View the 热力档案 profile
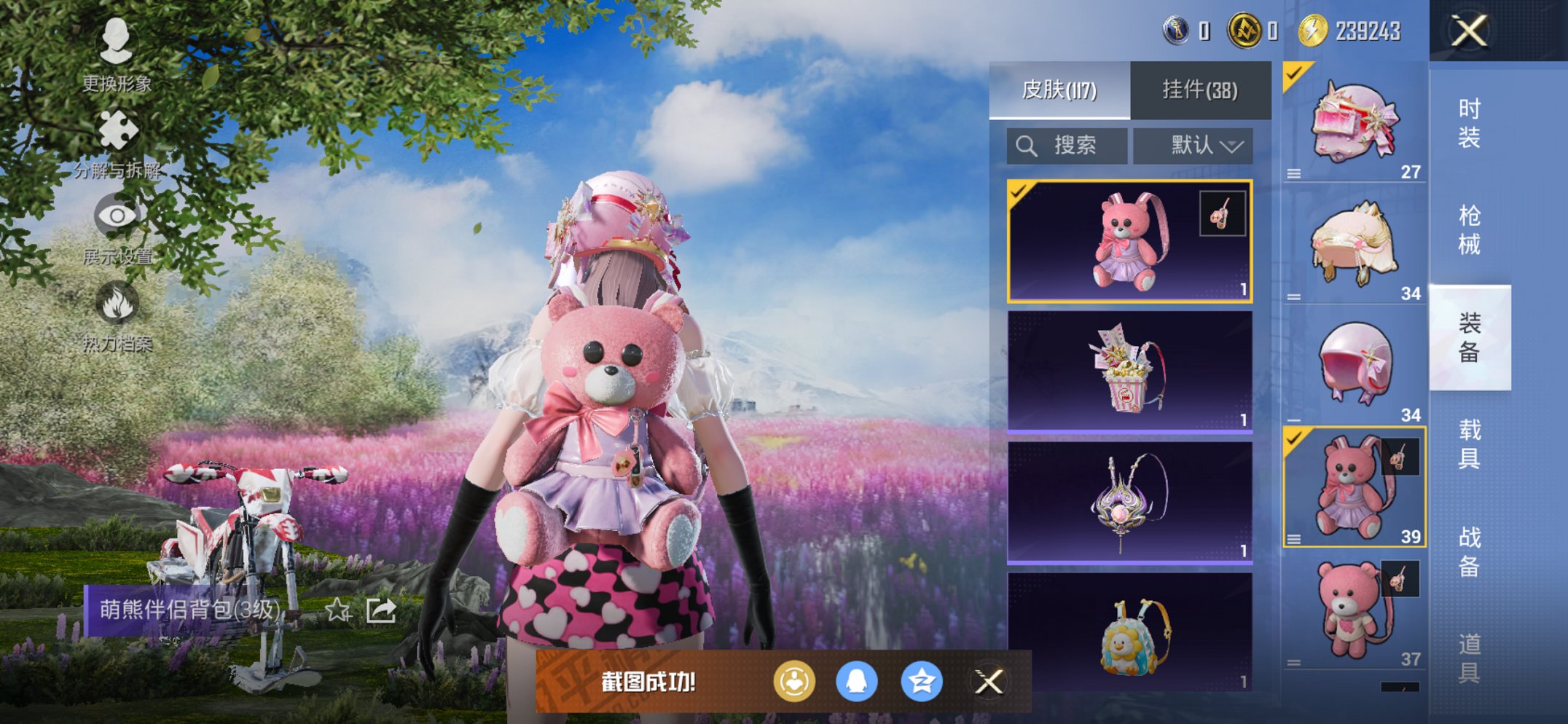The height and width of the screenshot is (724, 1568). pos(119,299)
